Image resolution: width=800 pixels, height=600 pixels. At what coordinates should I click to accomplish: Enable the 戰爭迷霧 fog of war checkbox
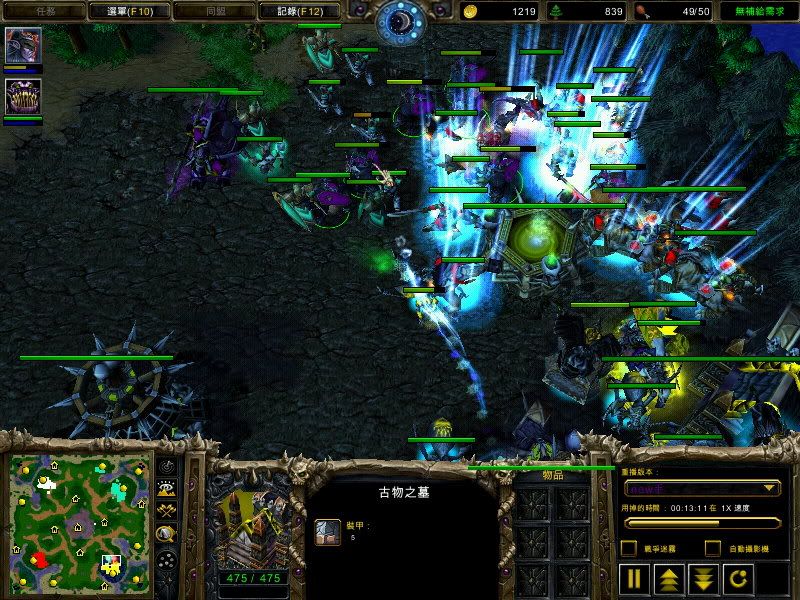click(x=628, y=548)
